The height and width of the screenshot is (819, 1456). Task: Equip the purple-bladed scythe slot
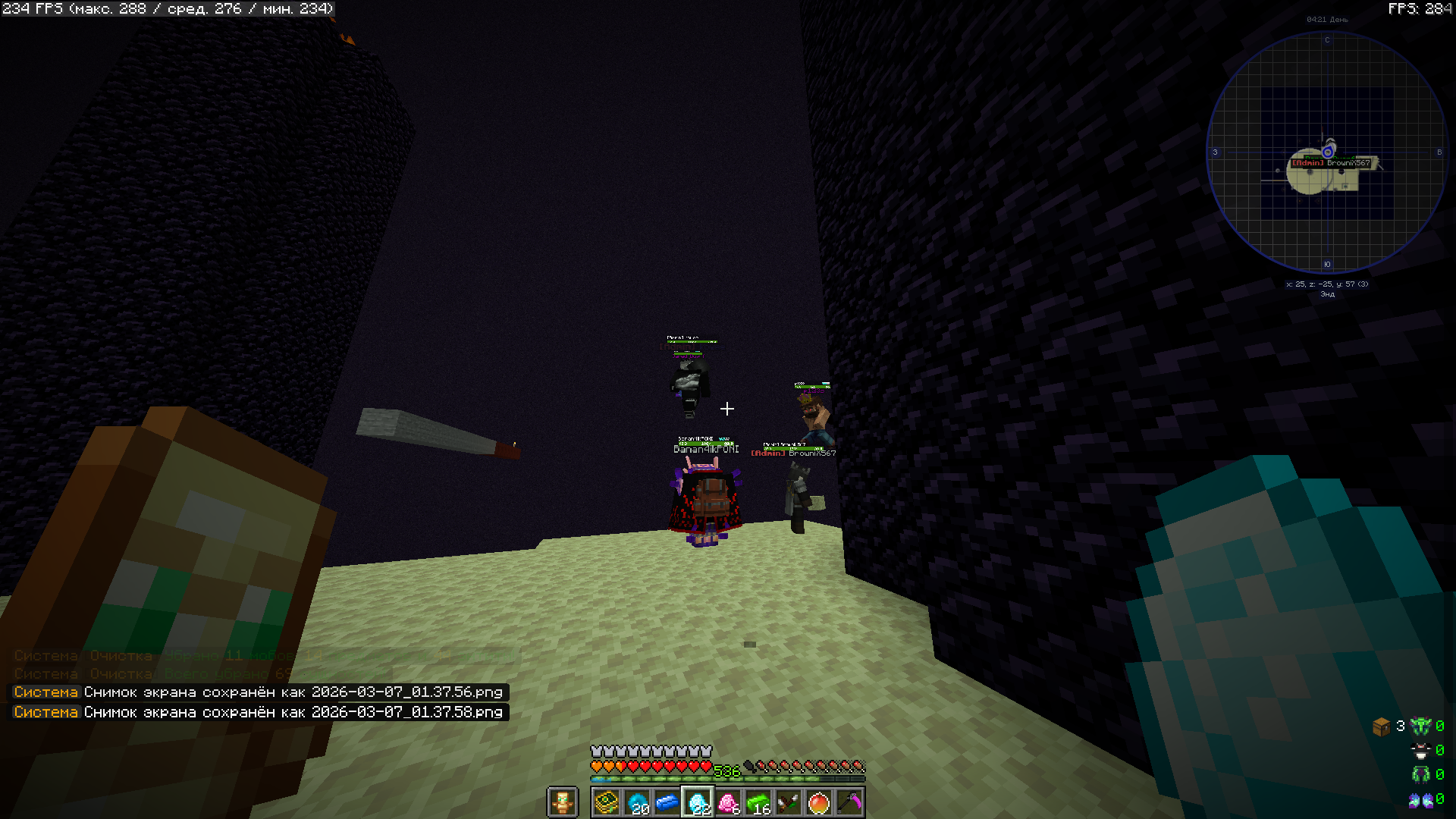[849, 802]
